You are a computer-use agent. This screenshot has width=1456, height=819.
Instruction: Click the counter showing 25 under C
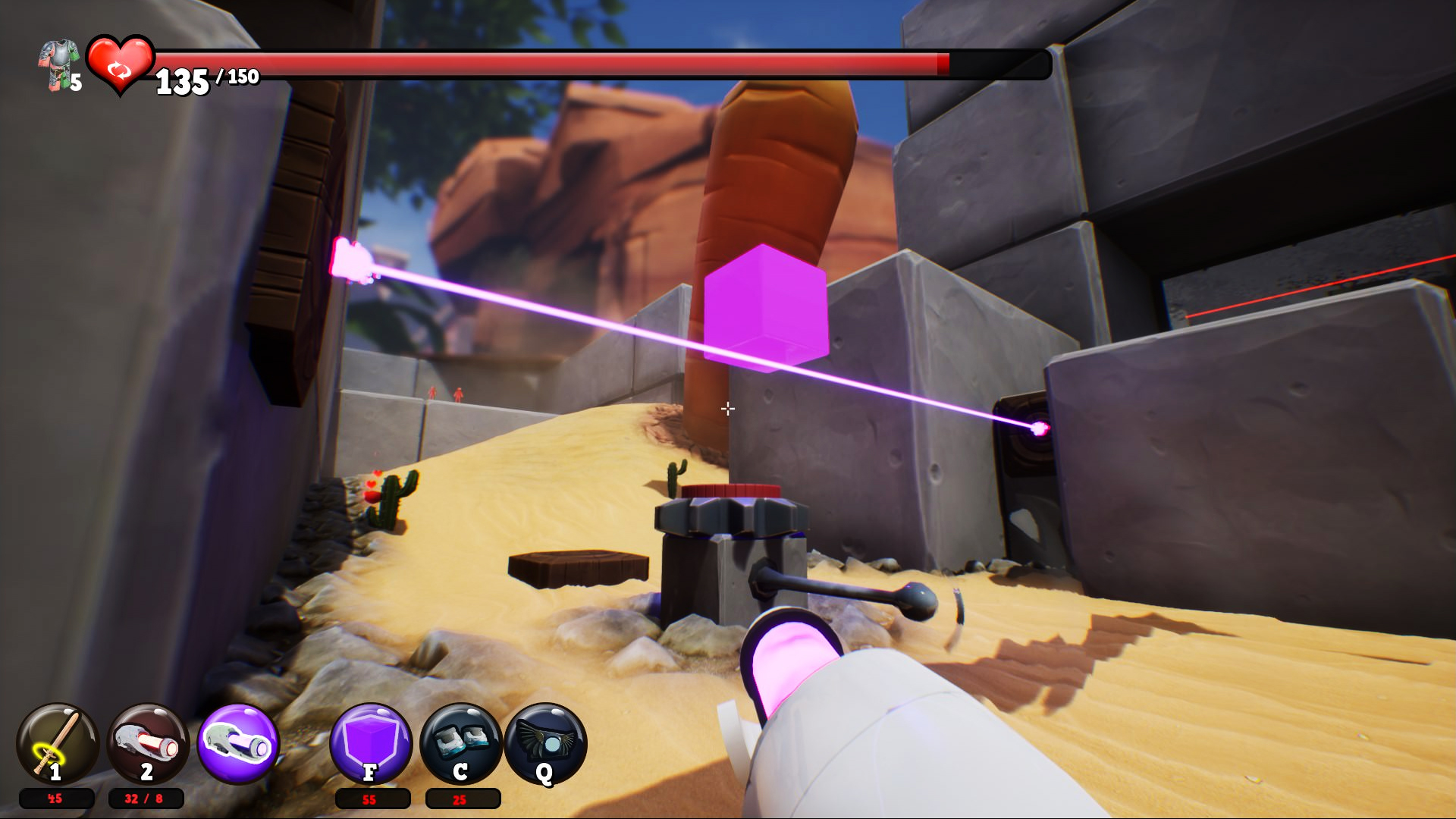[458, 800]
